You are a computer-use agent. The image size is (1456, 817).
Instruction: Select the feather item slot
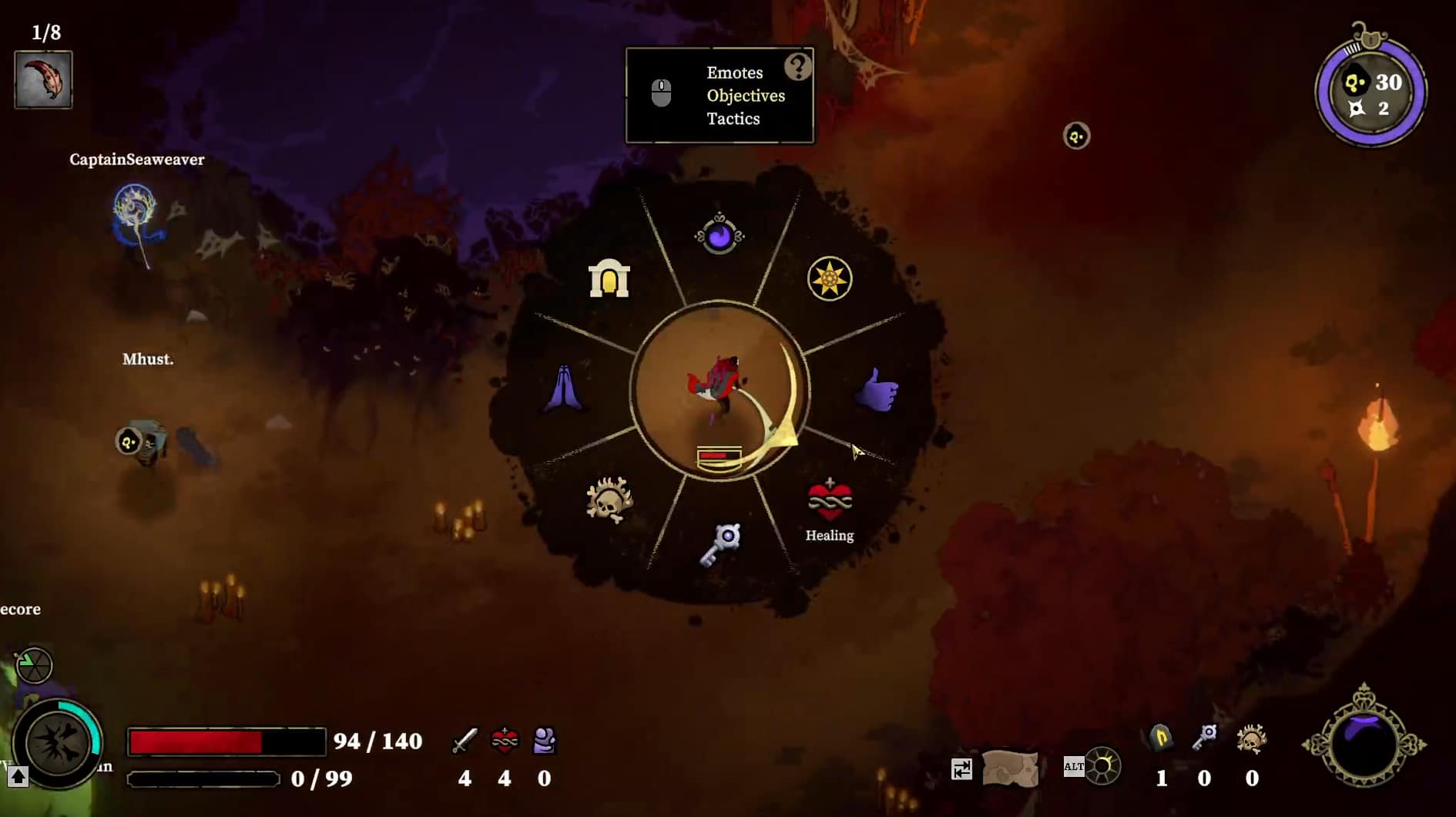pyautogui.click(x=43, y=79)
